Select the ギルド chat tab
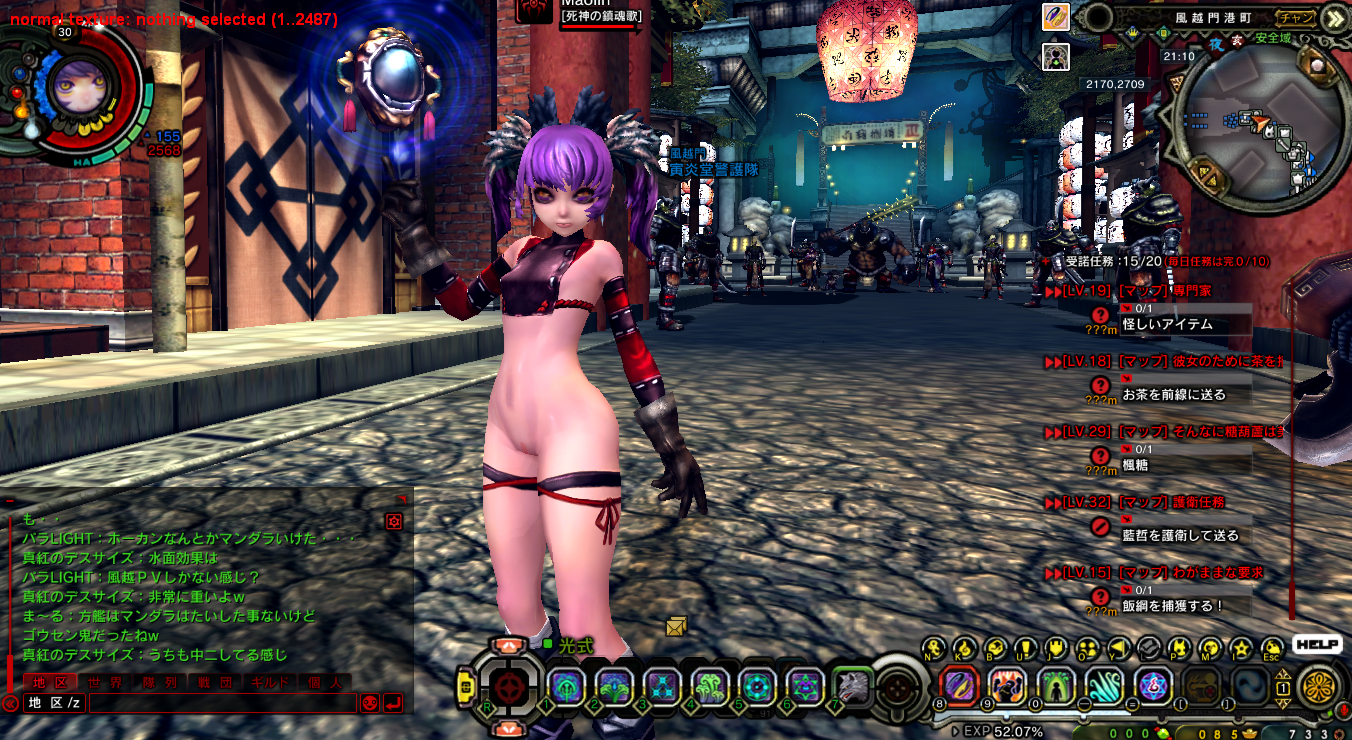Screen dimensions: 1352x740 coord(269,682)
